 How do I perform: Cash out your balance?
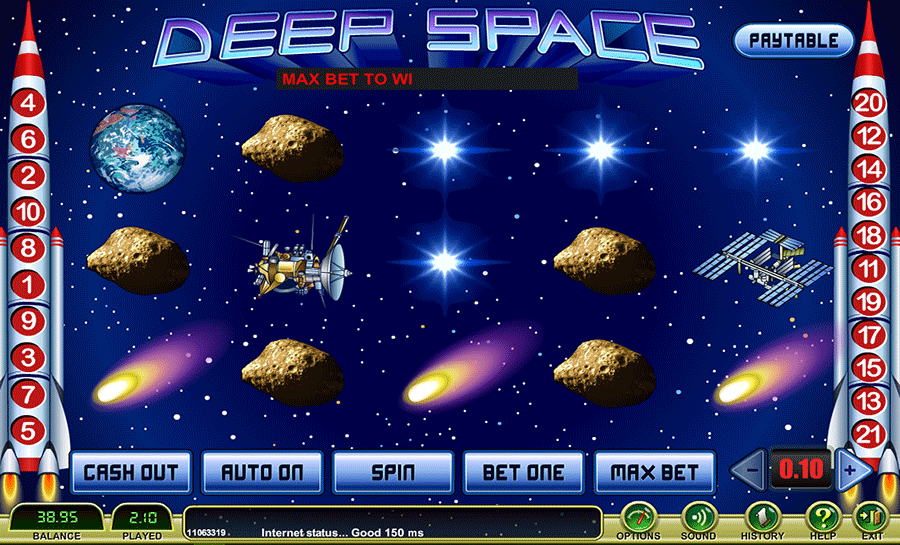pyautogui.click(x=131, y=472)
